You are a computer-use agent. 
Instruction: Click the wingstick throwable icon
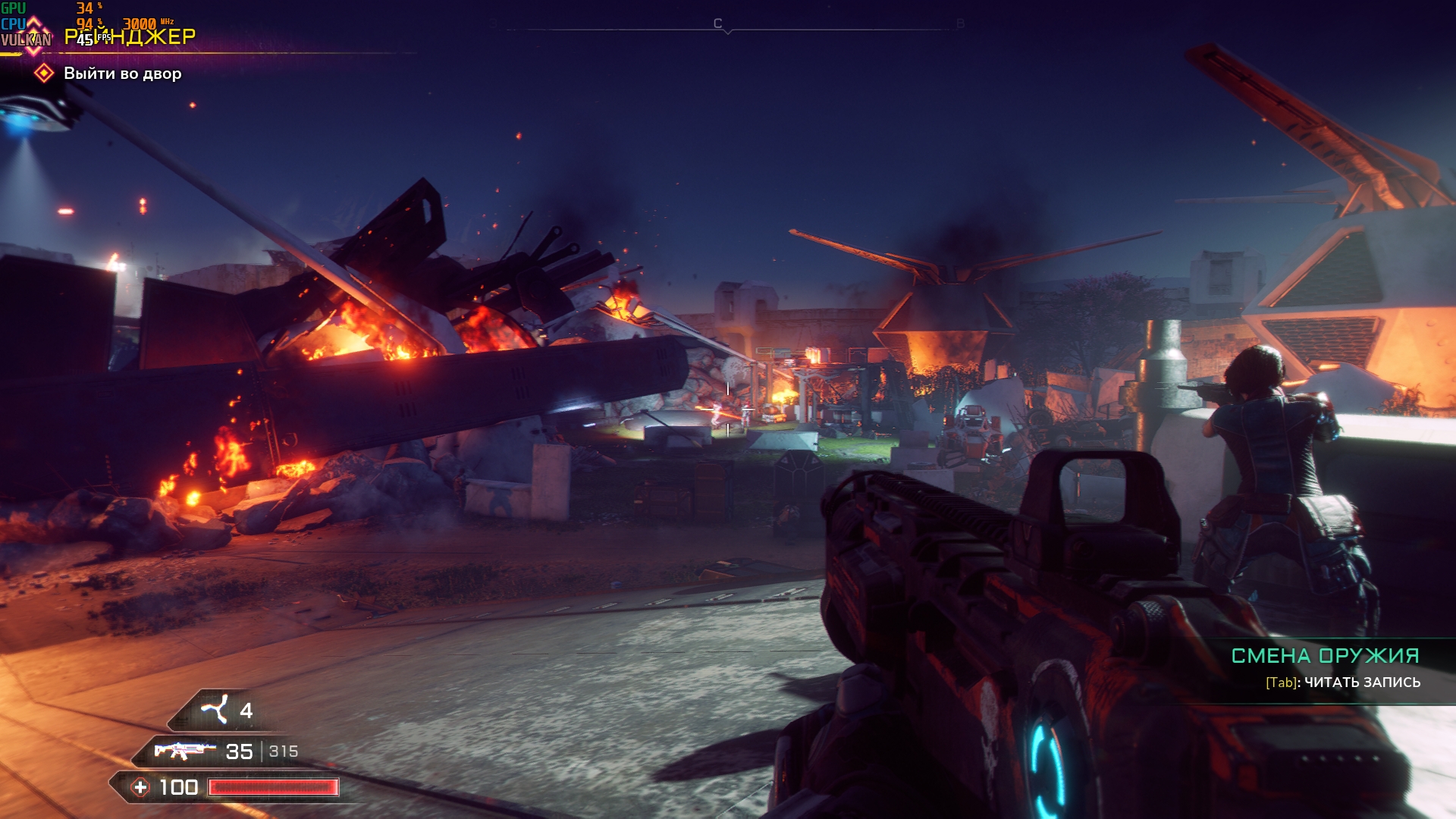pyautogui.click(x=215, y=710)
